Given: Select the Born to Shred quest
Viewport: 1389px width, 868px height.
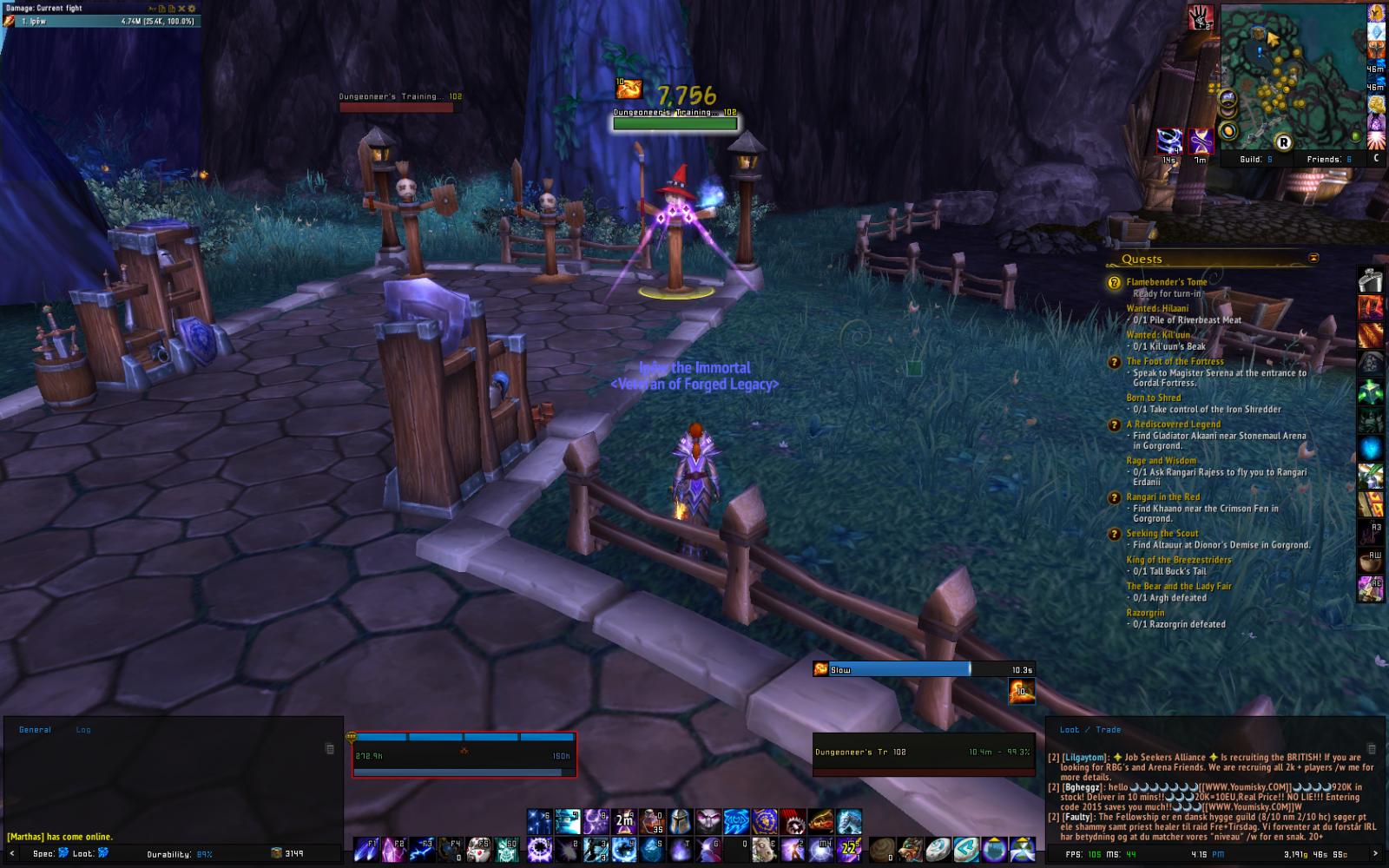Looking at the screenshot, I should 1153,398.
